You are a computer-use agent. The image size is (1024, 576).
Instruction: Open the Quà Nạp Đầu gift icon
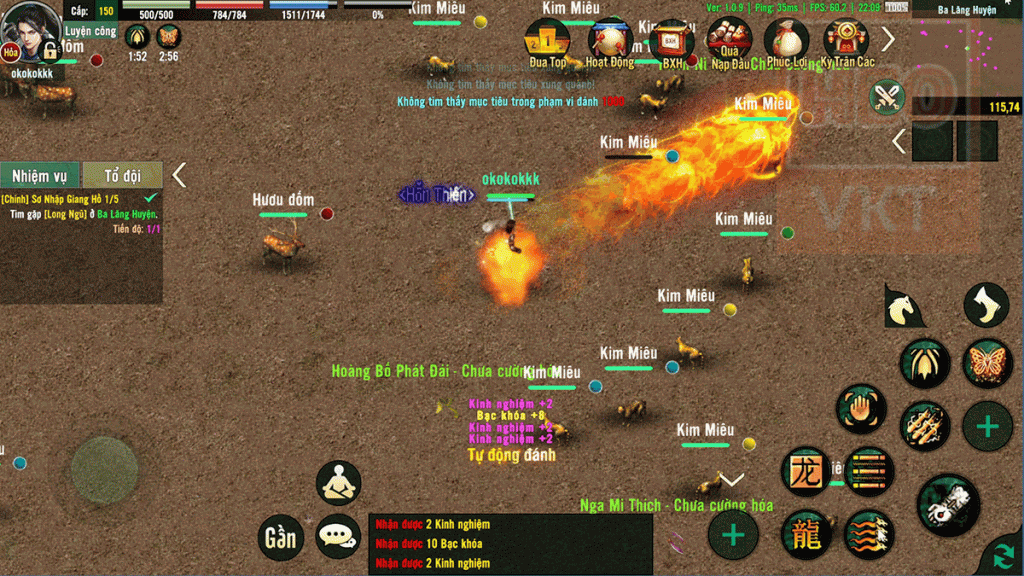coord(729,42)
